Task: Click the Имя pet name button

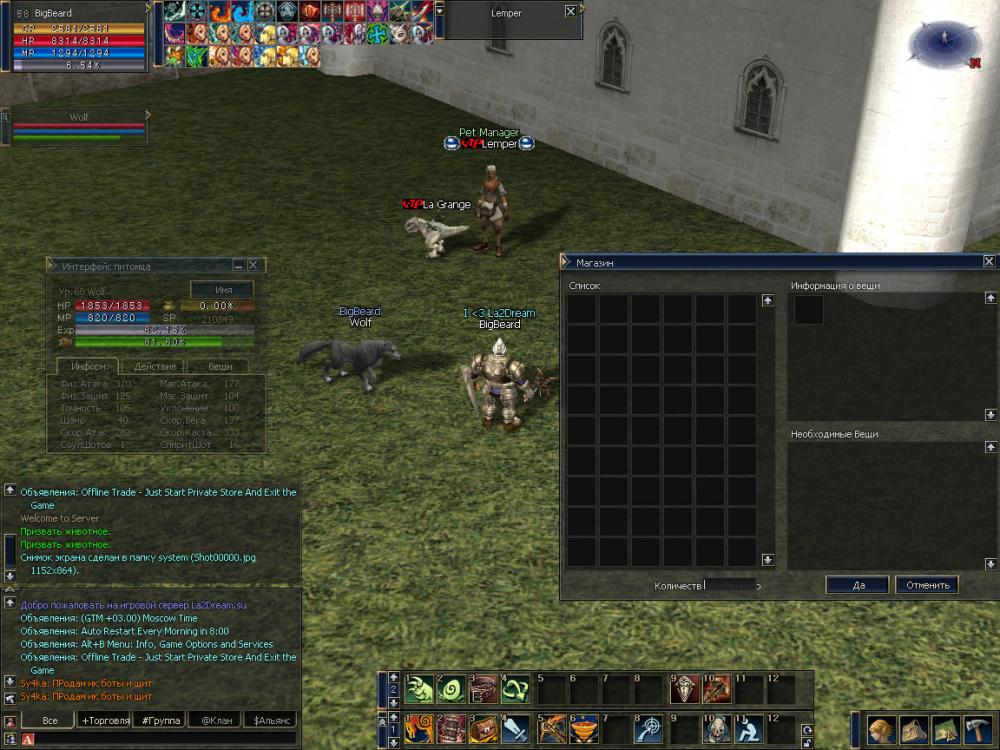Action: click(x=224, y=289)
